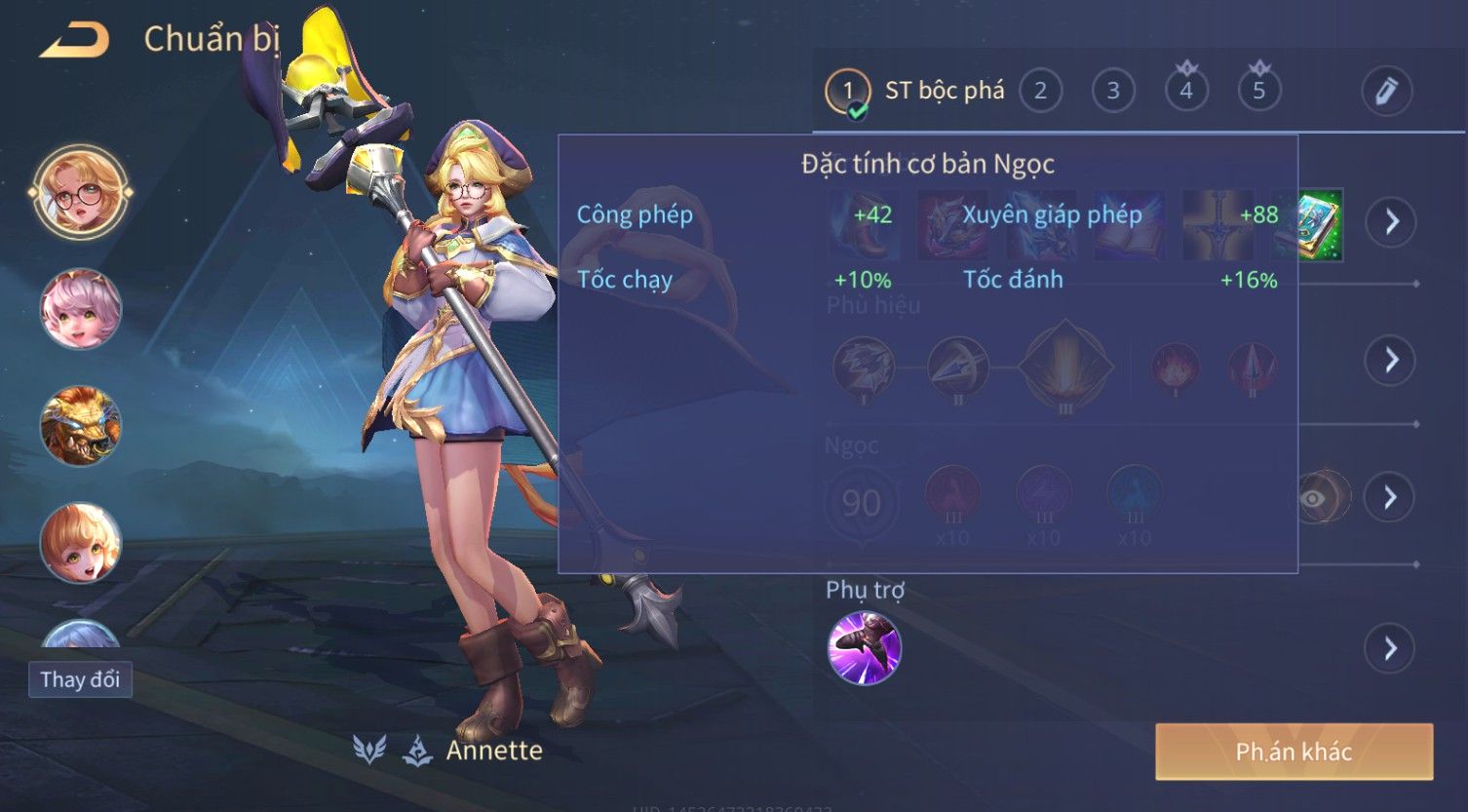
Task: Click the Thay đổi hero button
Action: [80, 679]
